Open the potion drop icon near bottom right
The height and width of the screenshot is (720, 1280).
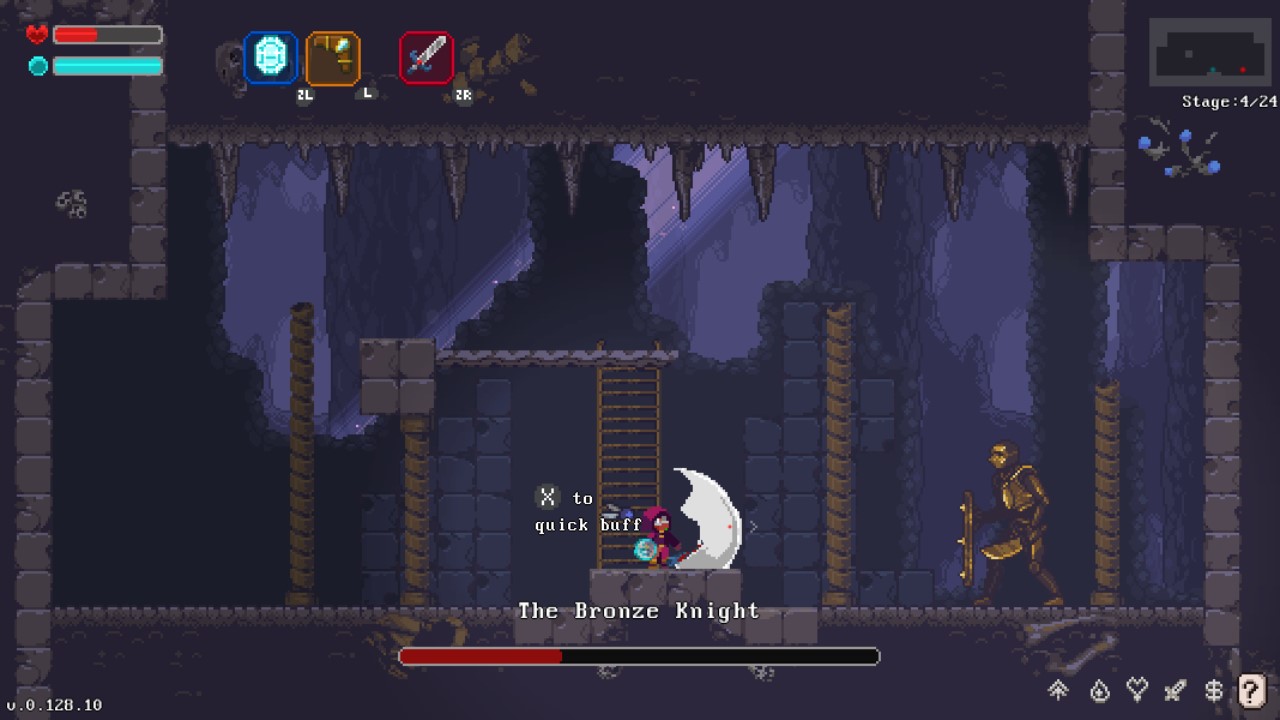[1097, 690]
